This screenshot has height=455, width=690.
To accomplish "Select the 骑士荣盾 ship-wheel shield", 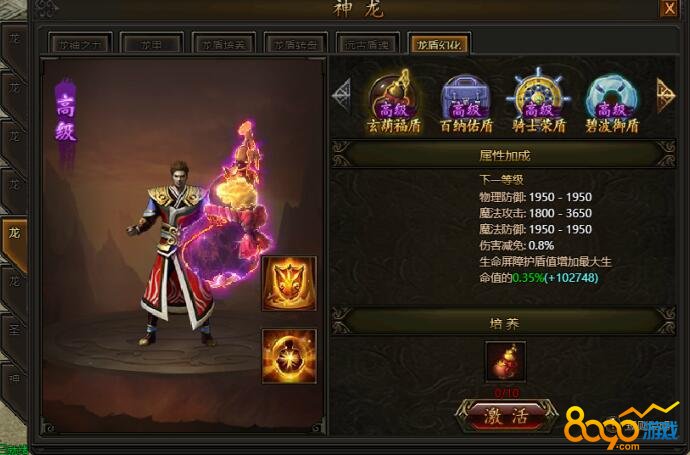I will (537, 95).
